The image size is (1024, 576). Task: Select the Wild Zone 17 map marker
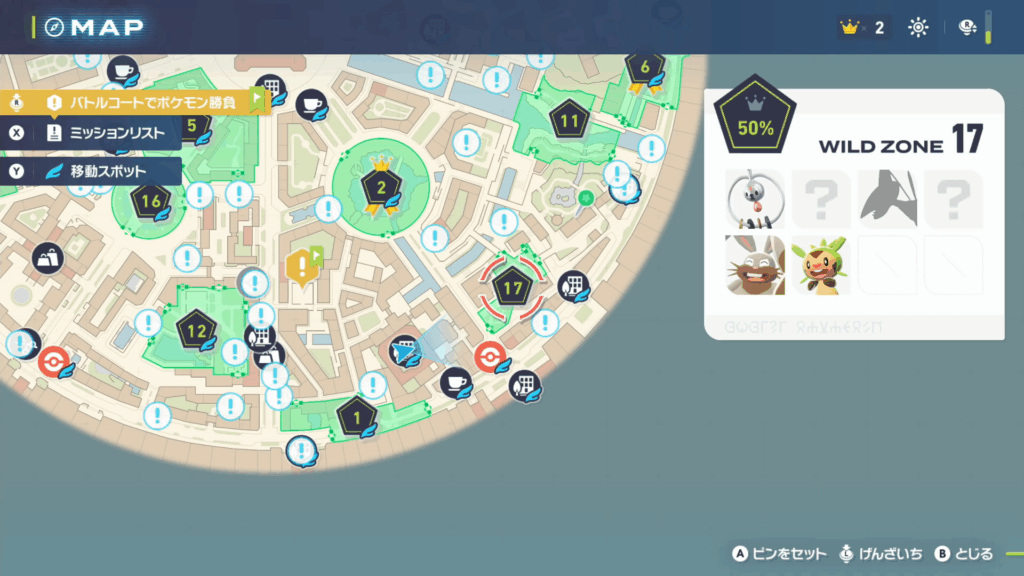[x=512, y=289]
